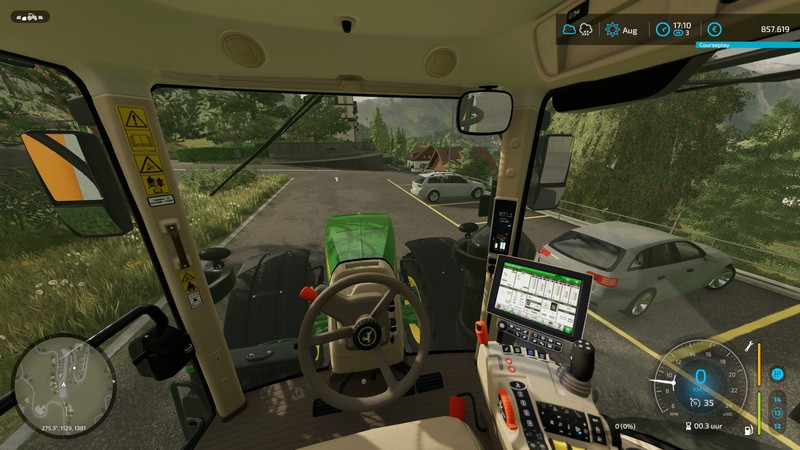Image resolution: width=800 pixels, height=450 pixels.
Task: Click the weather forecast cloud icons
Action: coord(577,30)
